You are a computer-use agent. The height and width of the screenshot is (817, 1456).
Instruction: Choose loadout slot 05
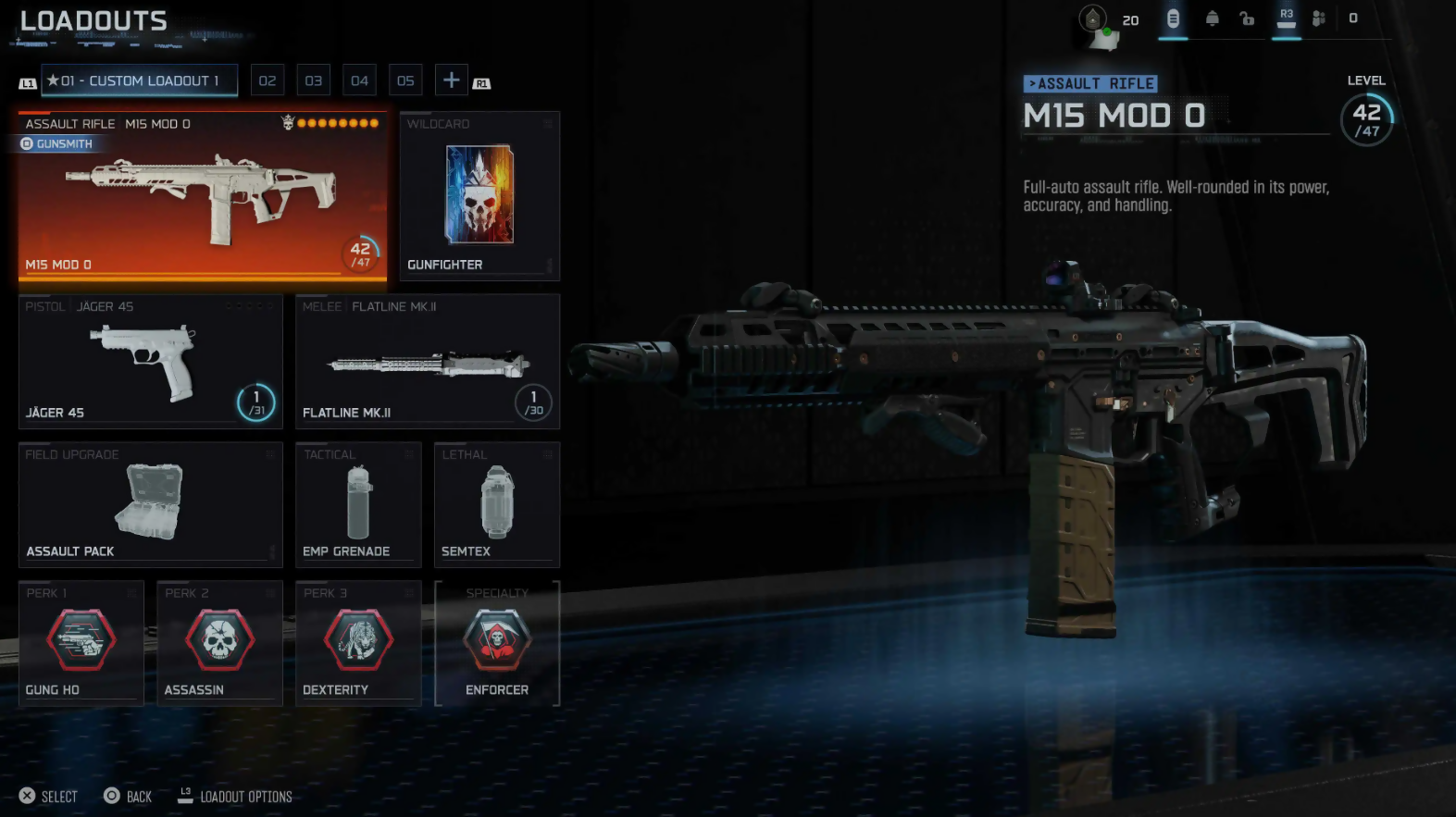click(x=405, y=80)
